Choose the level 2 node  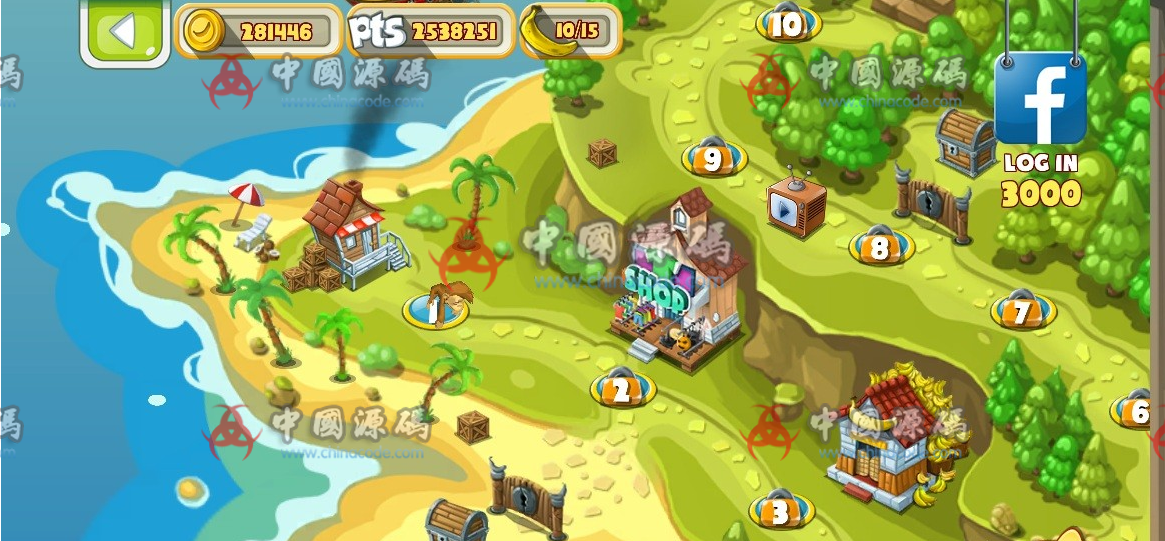pyautogui.click(x=622, y=390)
